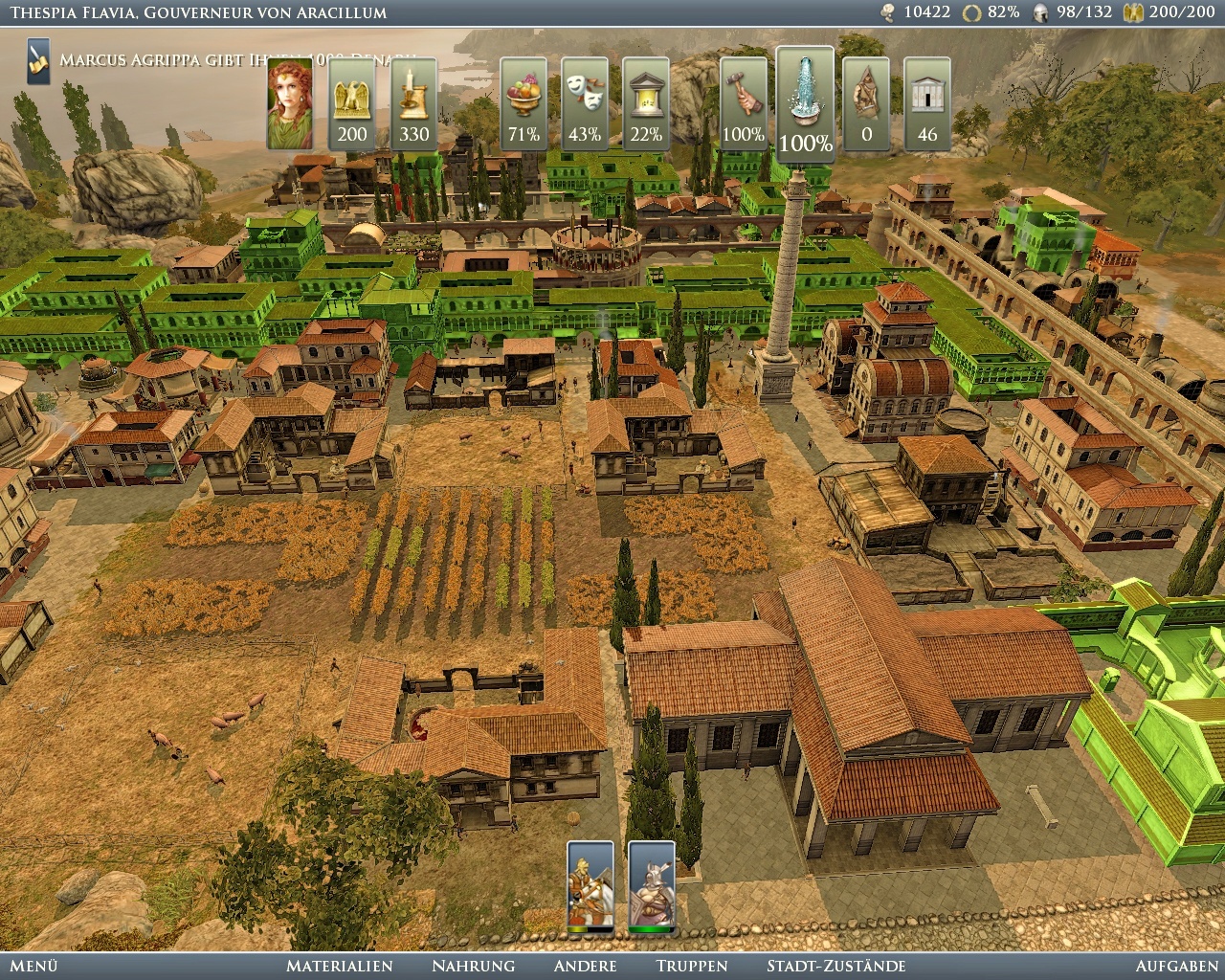1225x980 pixels.
Task: Select the portrait of Thespia Flavia
Action: click(x=289, y=105)
